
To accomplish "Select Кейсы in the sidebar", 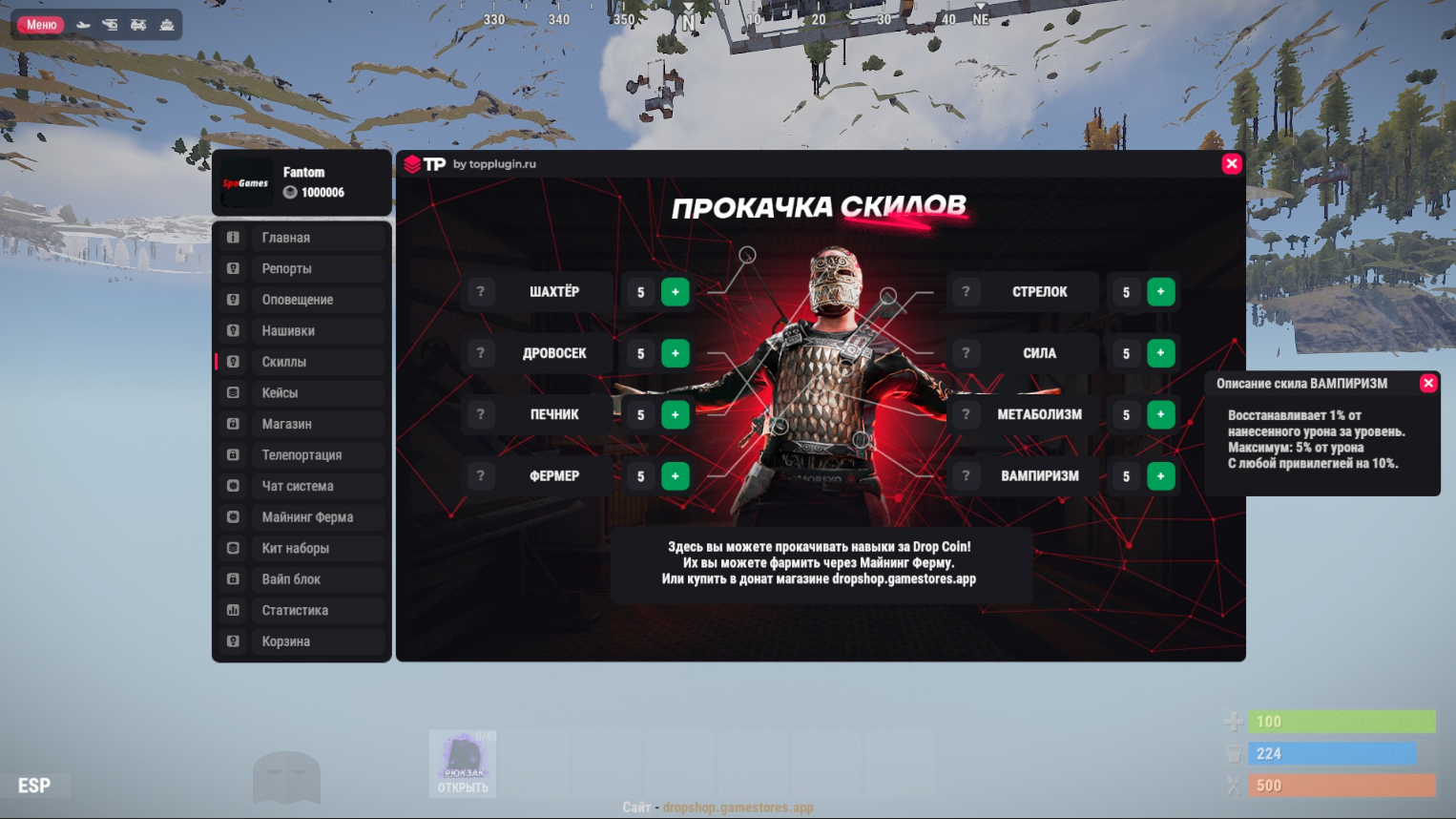I will (x=302, y=393).
